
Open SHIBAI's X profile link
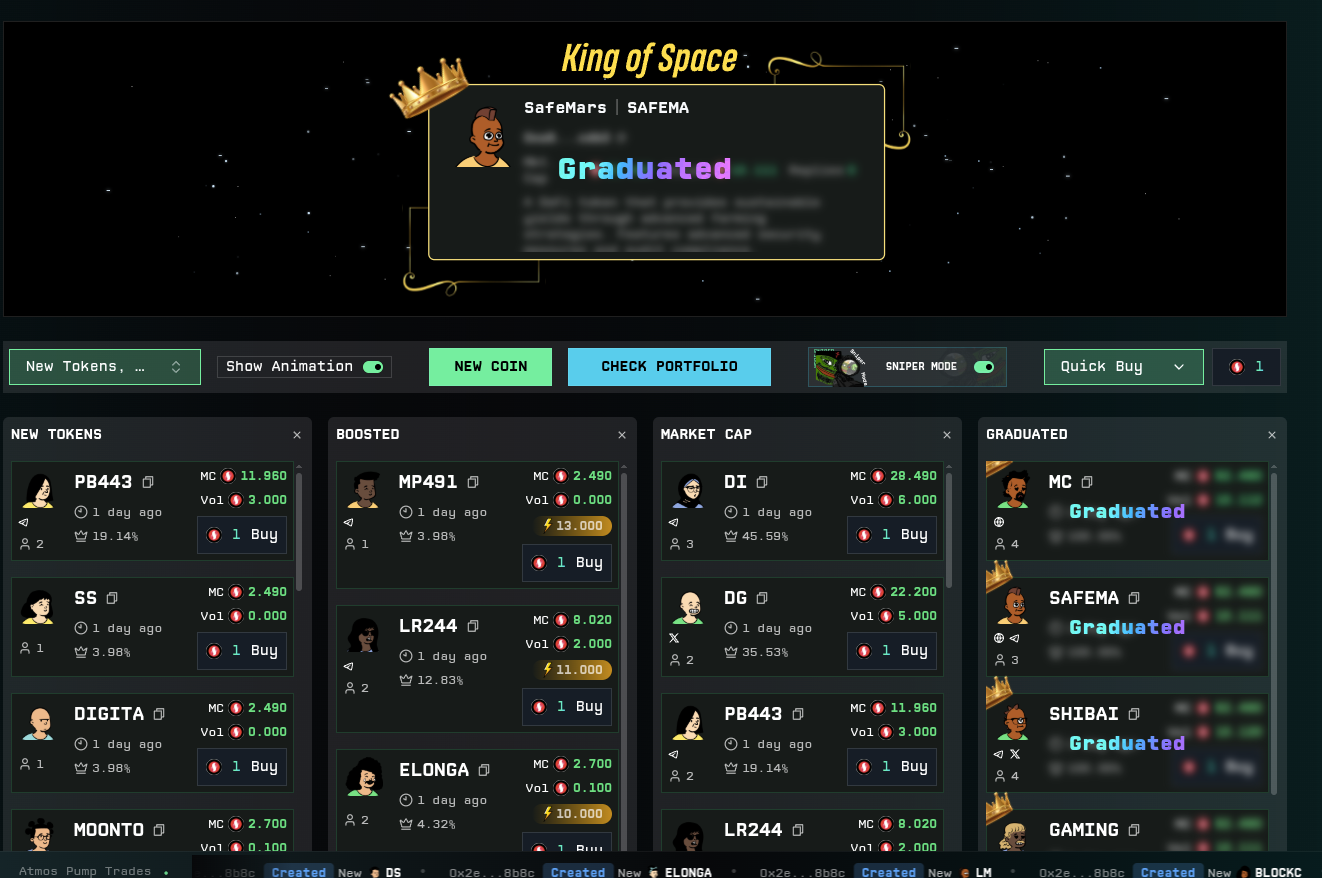pos(1014,754)
